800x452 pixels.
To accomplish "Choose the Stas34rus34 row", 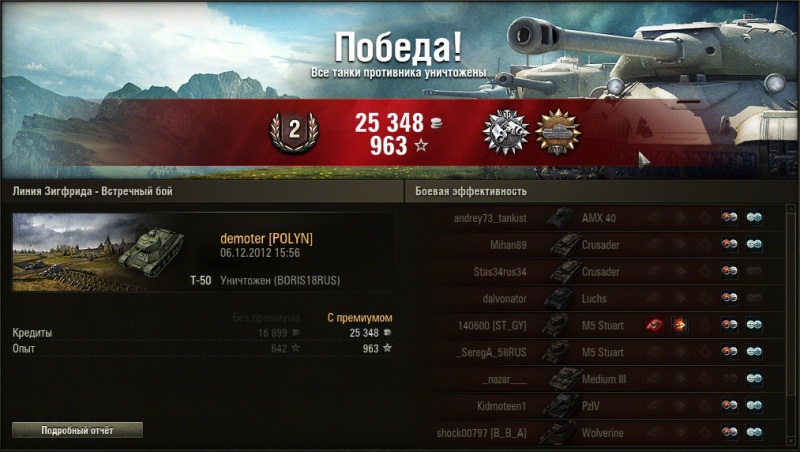I will pyautogui.click(x=600, y=271).
